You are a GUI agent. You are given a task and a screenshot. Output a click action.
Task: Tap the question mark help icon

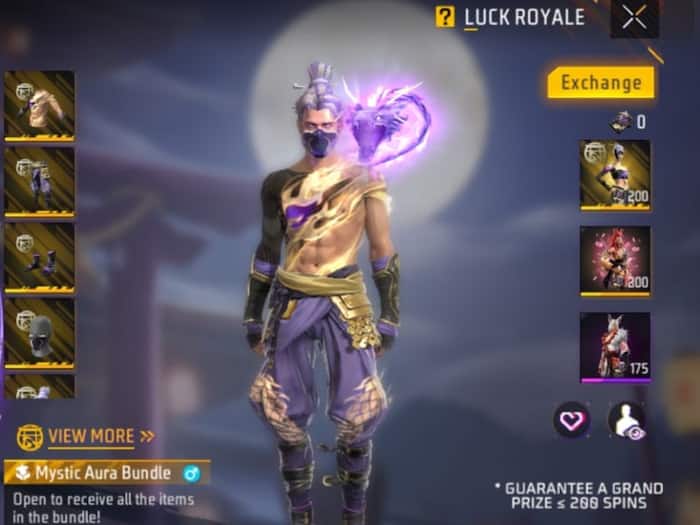[x=445, y=17]
